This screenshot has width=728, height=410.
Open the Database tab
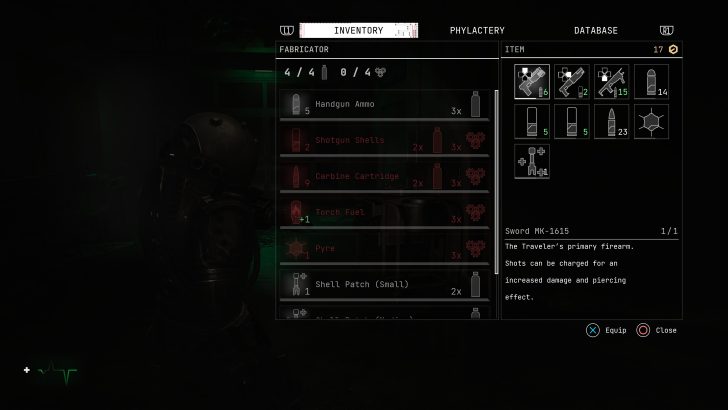(595, 31)
